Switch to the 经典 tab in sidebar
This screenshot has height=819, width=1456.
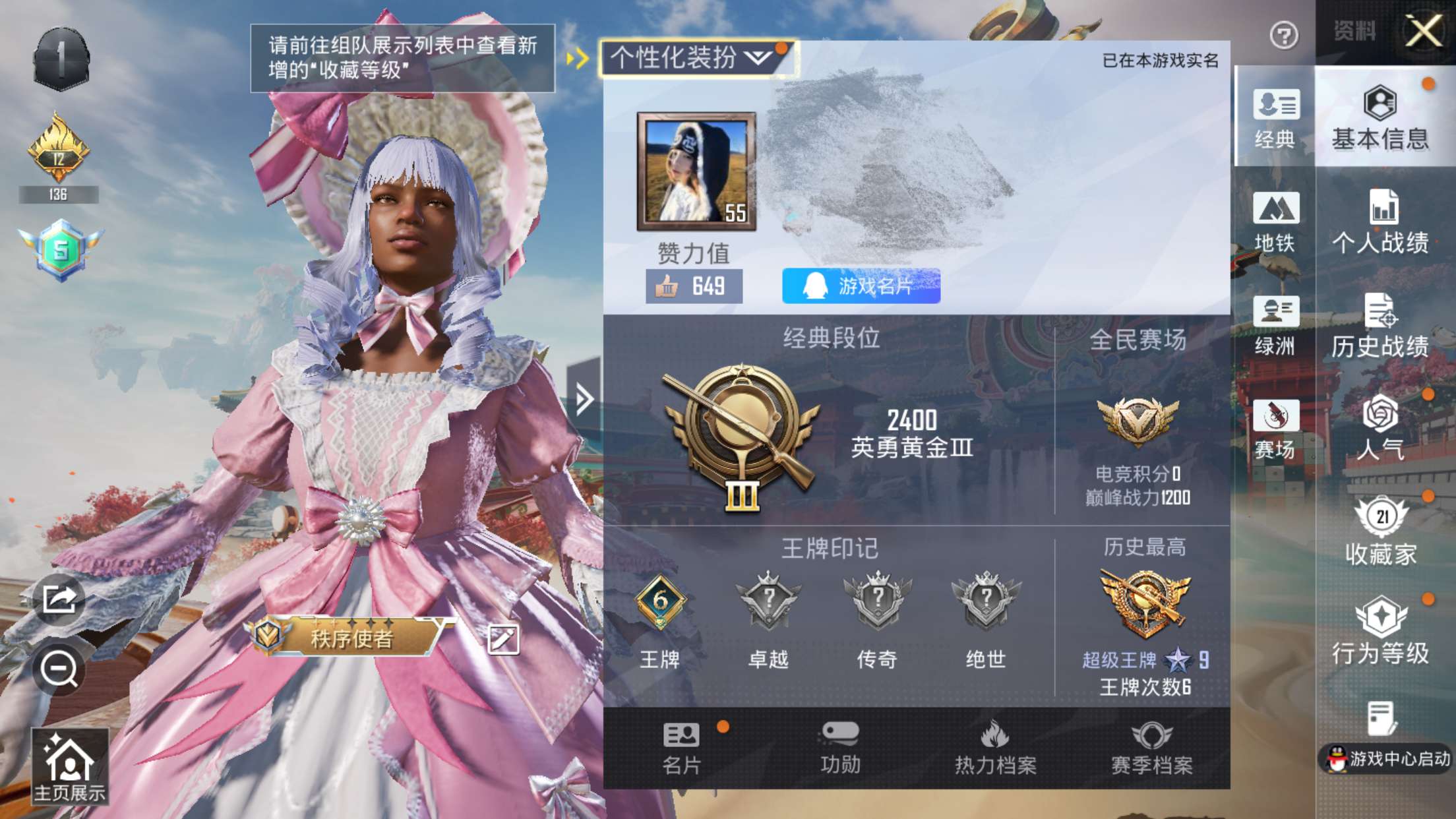(1278, 122)
